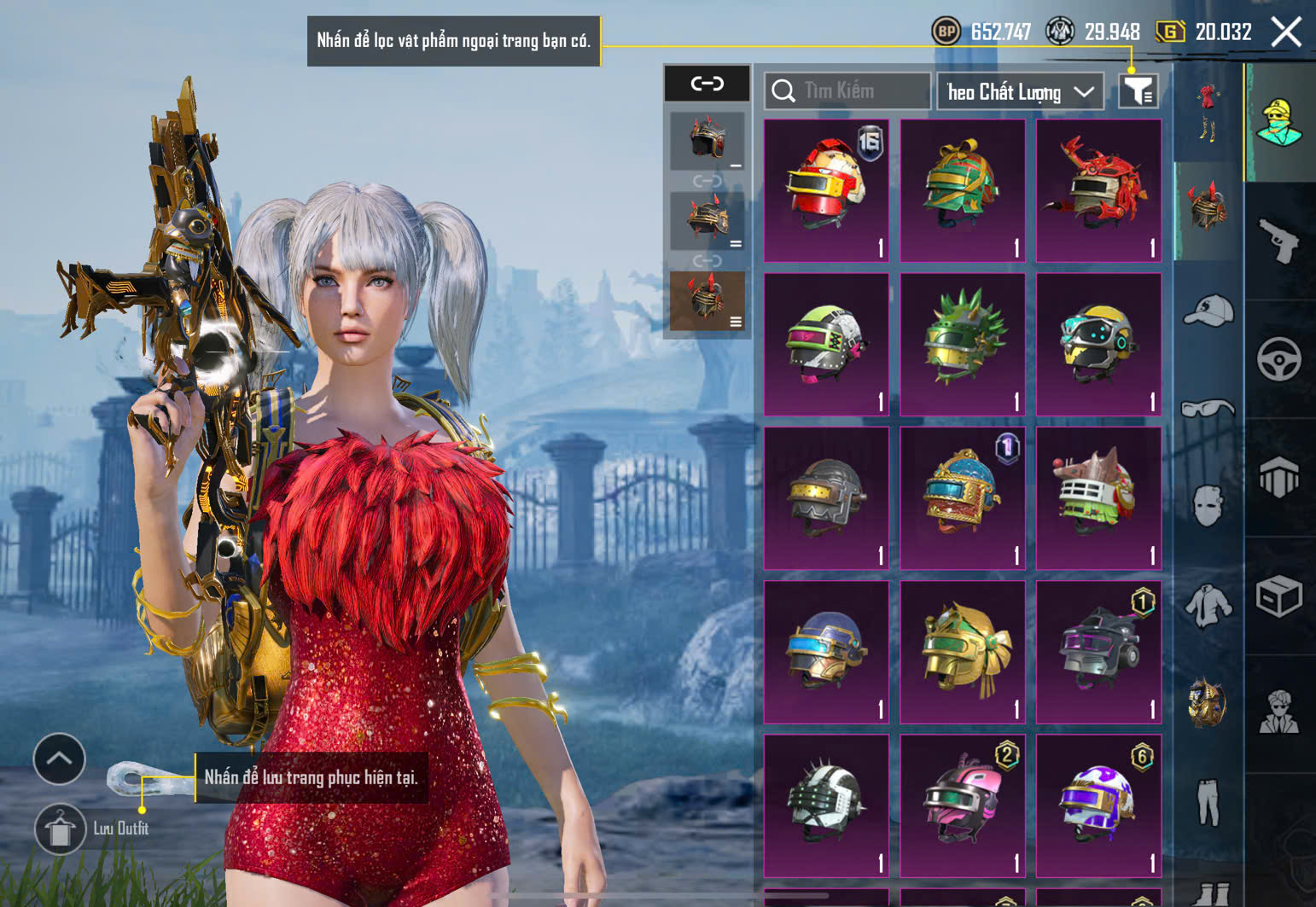Screen dimensions: 1316x907
Task: Expand the up-arrow panel button
Action: click(x=59, y=759)
